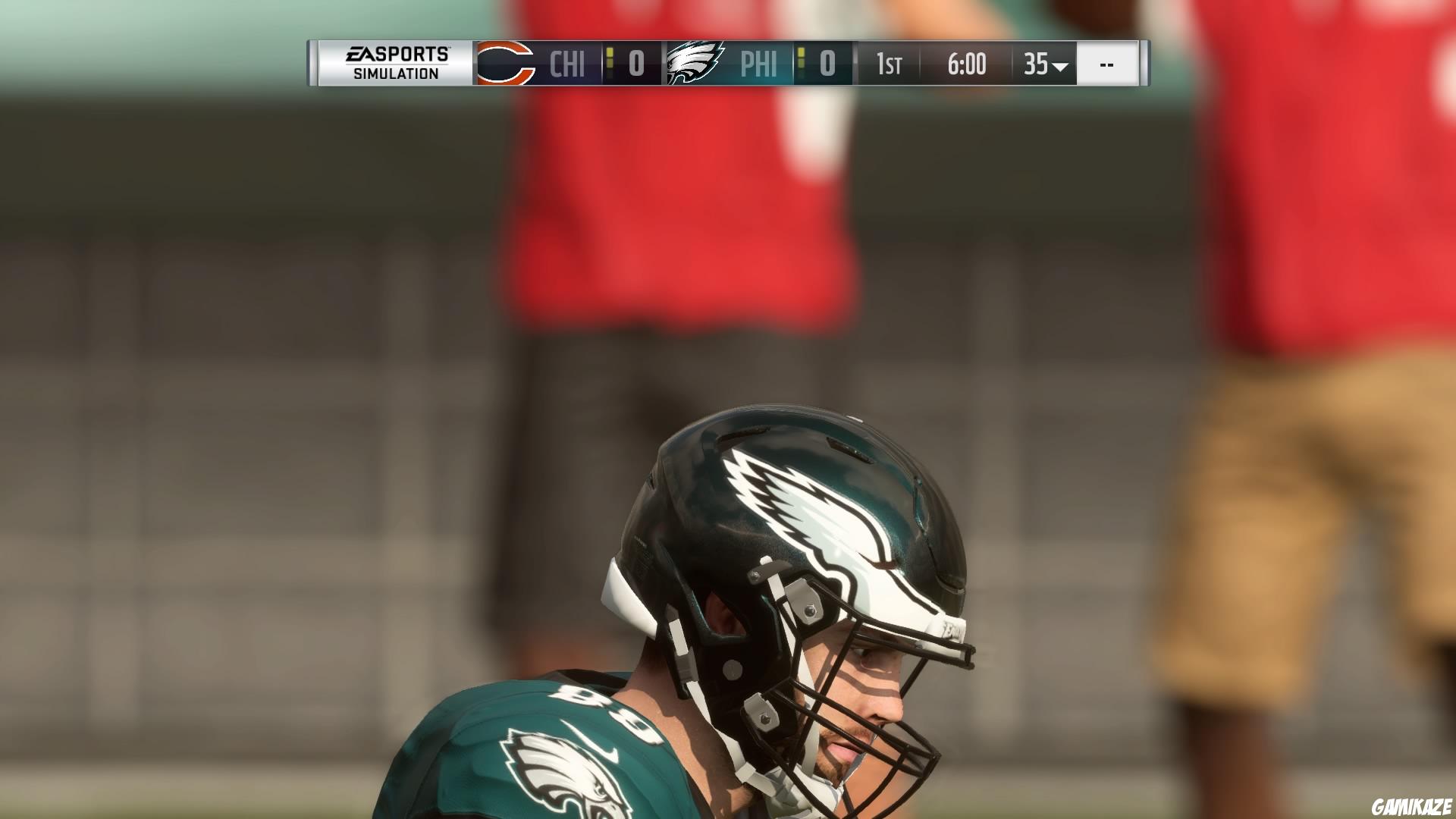Open the 1ST quarter indicator
The height and width of the screenshot is (819, 1456).
click(x=887, y=64)
